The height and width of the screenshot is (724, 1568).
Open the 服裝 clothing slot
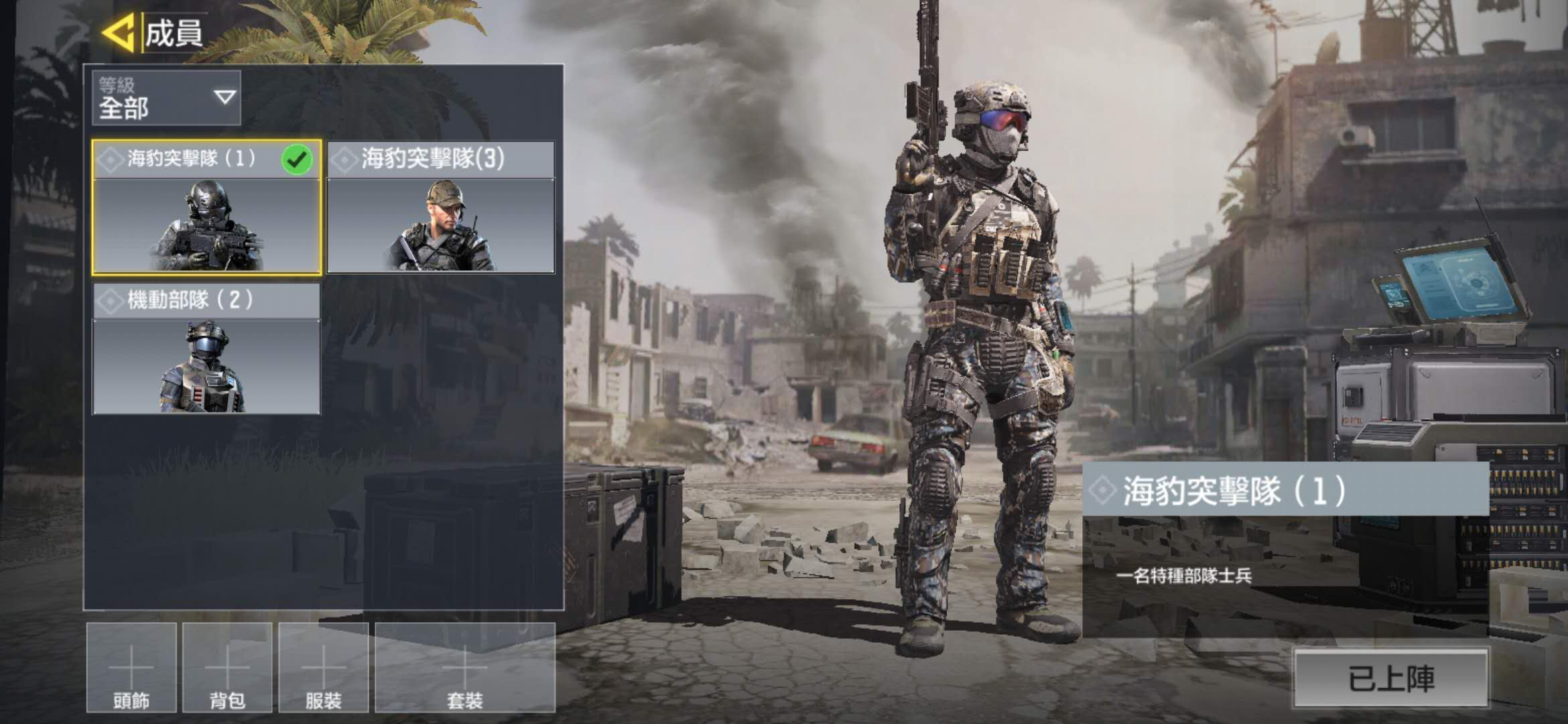tap(324, 668)
